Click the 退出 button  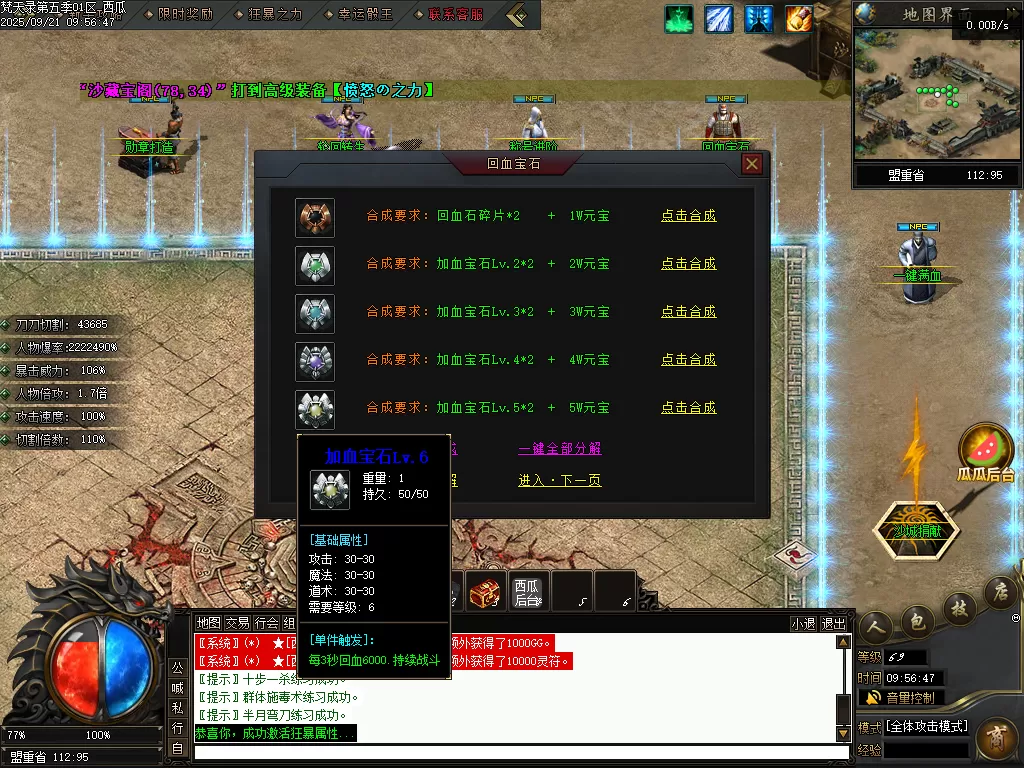pyautogui.click(x=833, y=623)
